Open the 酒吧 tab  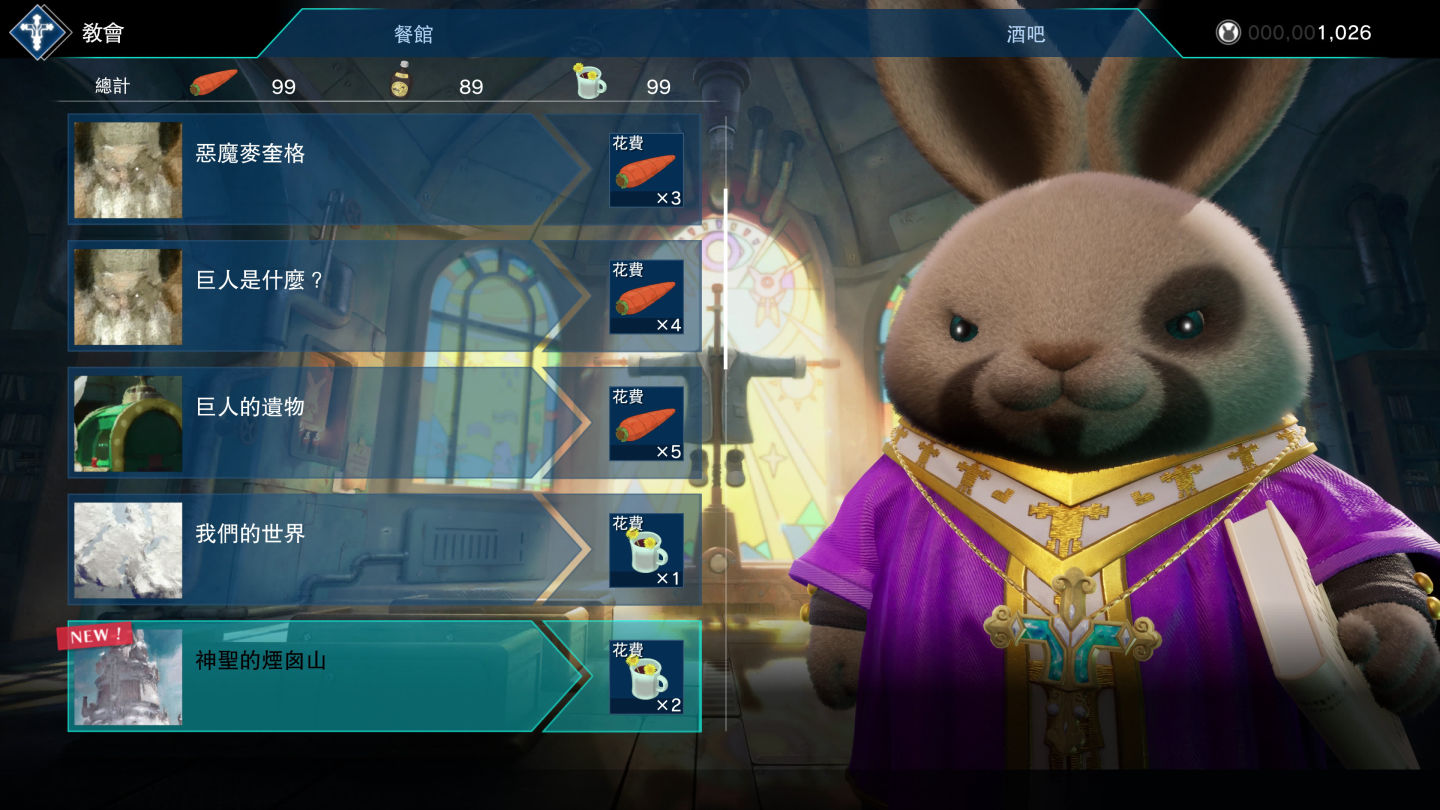coord(1025,34)
